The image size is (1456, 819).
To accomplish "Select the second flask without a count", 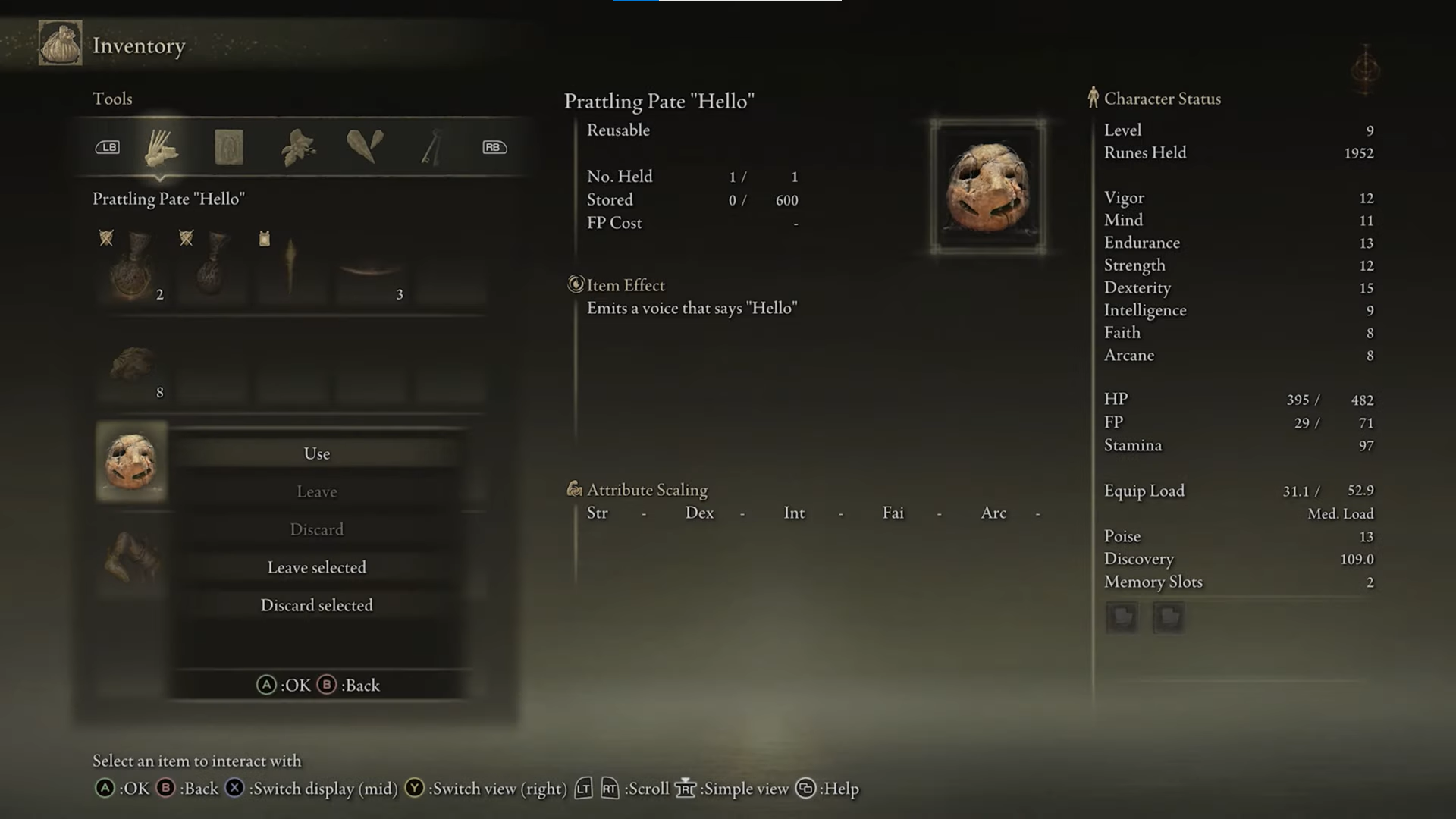I will [212, 269].
